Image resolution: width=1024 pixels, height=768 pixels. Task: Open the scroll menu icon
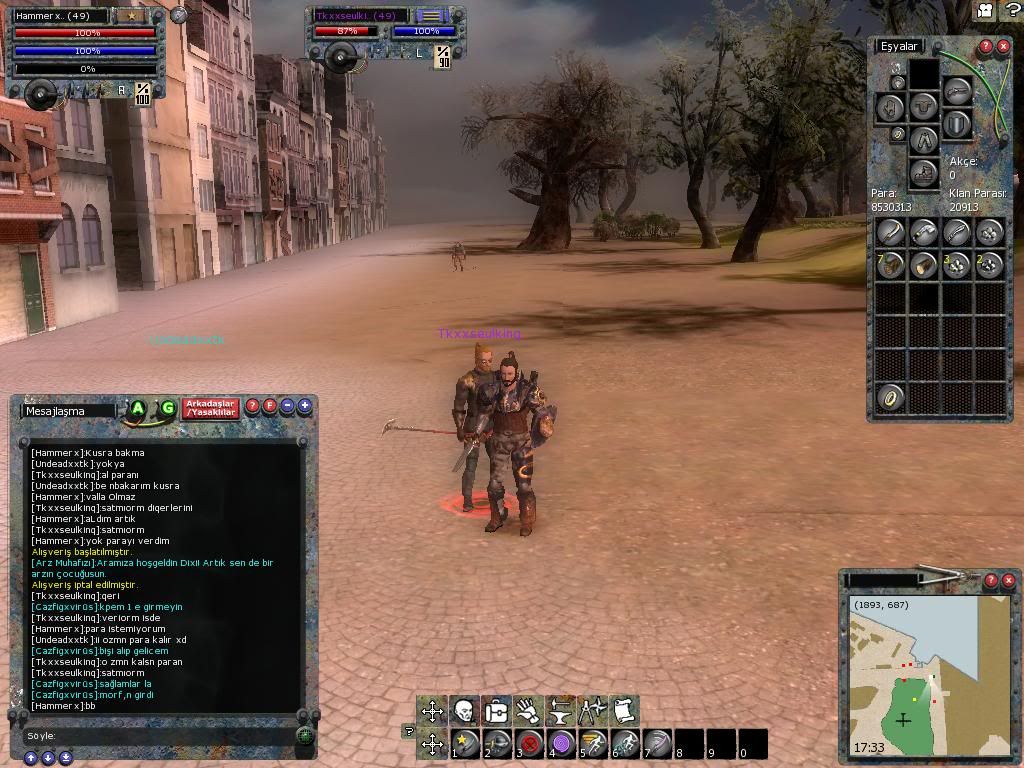pyautogui.click(x=624, y=711)
